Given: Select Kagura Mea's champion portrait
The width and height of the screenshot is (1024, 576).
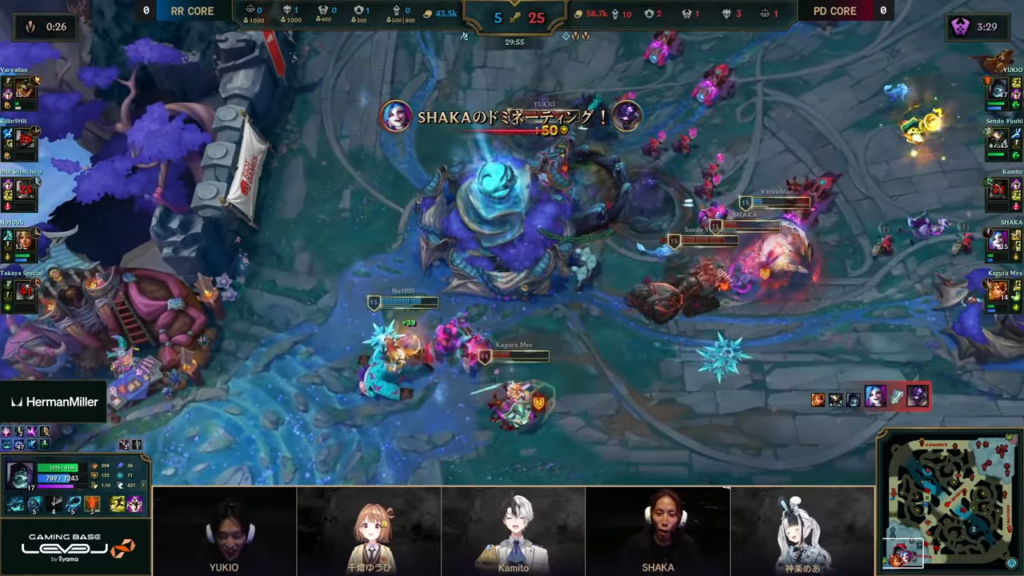Looking at the screenshot, I should 997,290.
